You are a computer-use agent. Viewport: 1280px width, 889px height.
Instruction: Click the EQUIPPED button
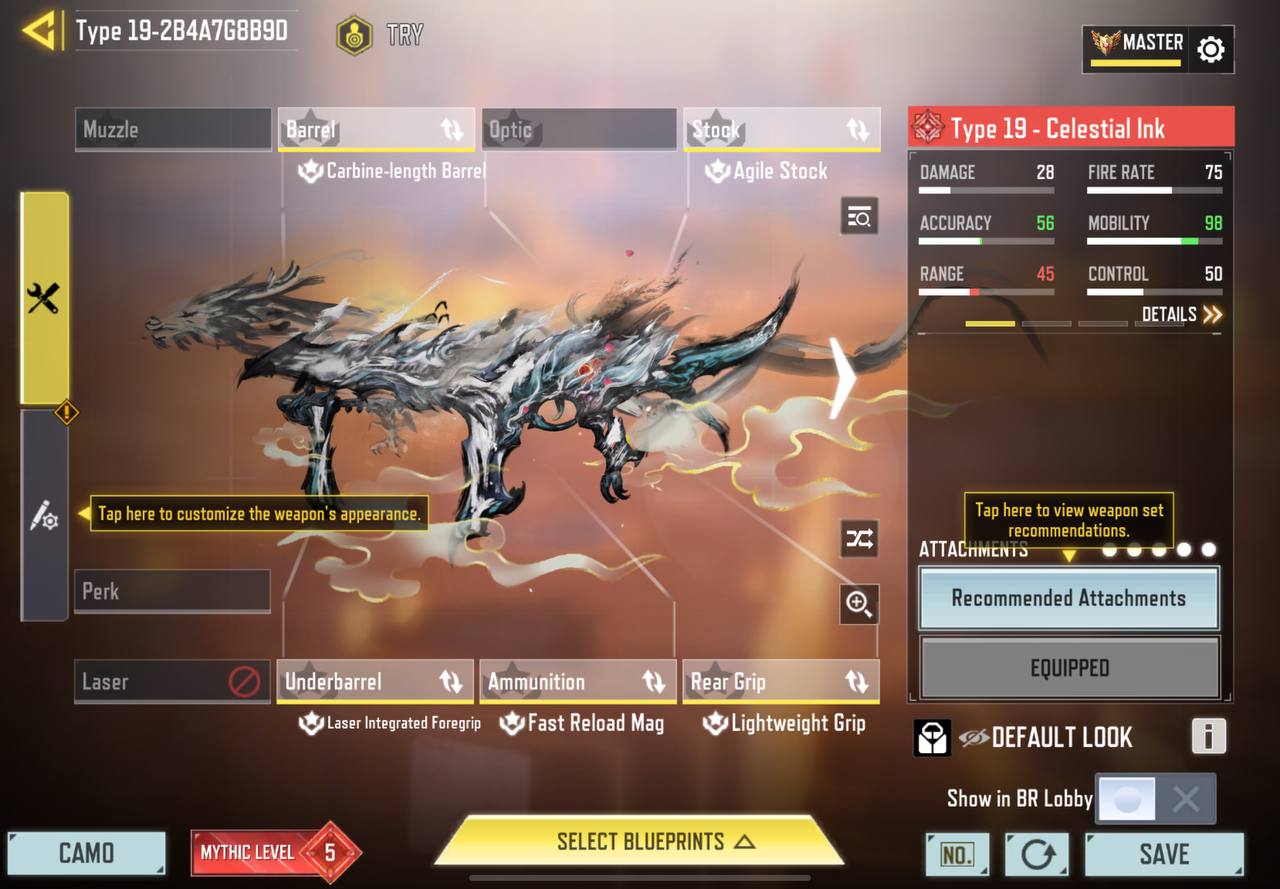(1069, 668)
